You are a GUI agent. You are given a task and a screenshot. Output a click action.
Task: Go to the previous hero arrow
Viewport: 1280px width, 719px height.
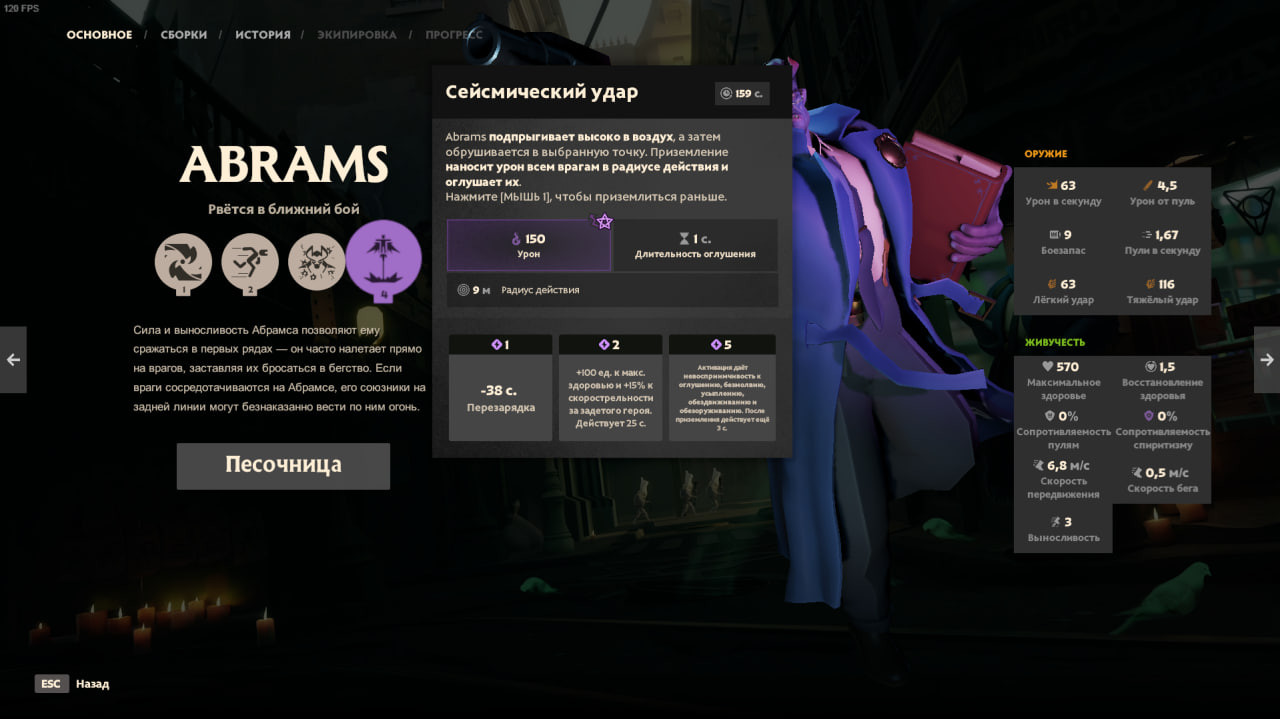tap(13, 360)
